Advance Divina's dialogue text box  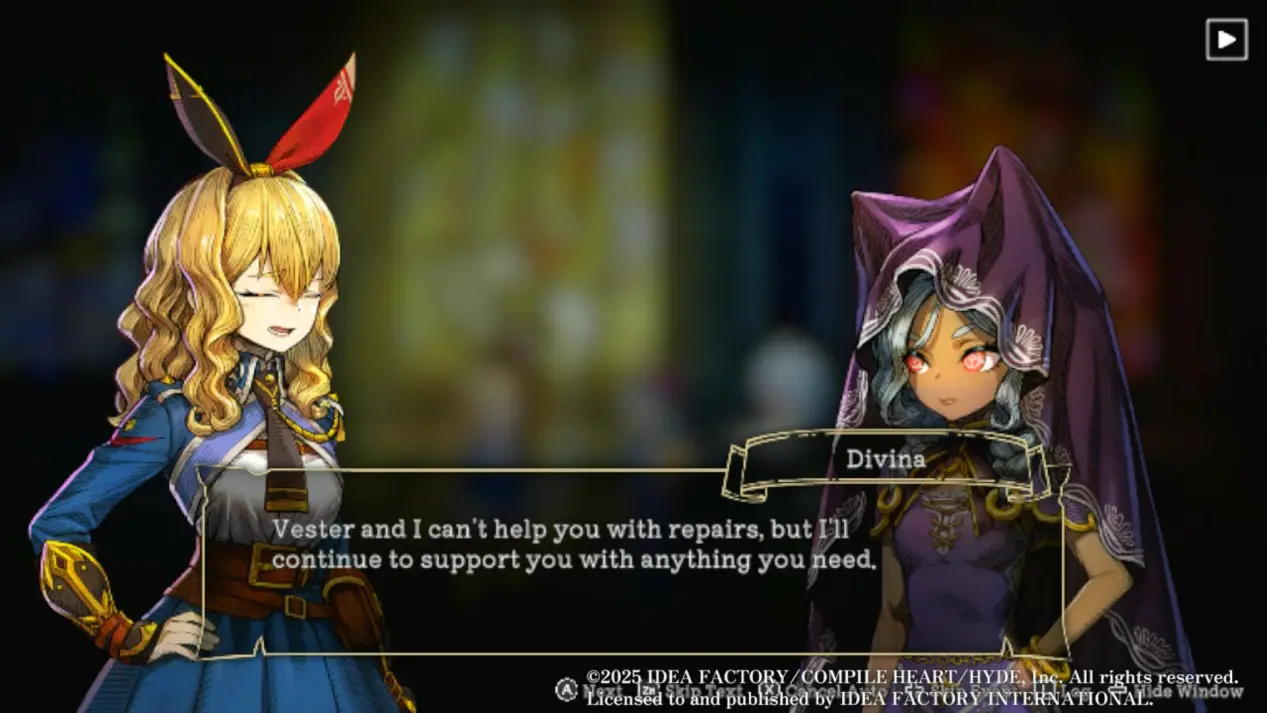tap(632, 560)
